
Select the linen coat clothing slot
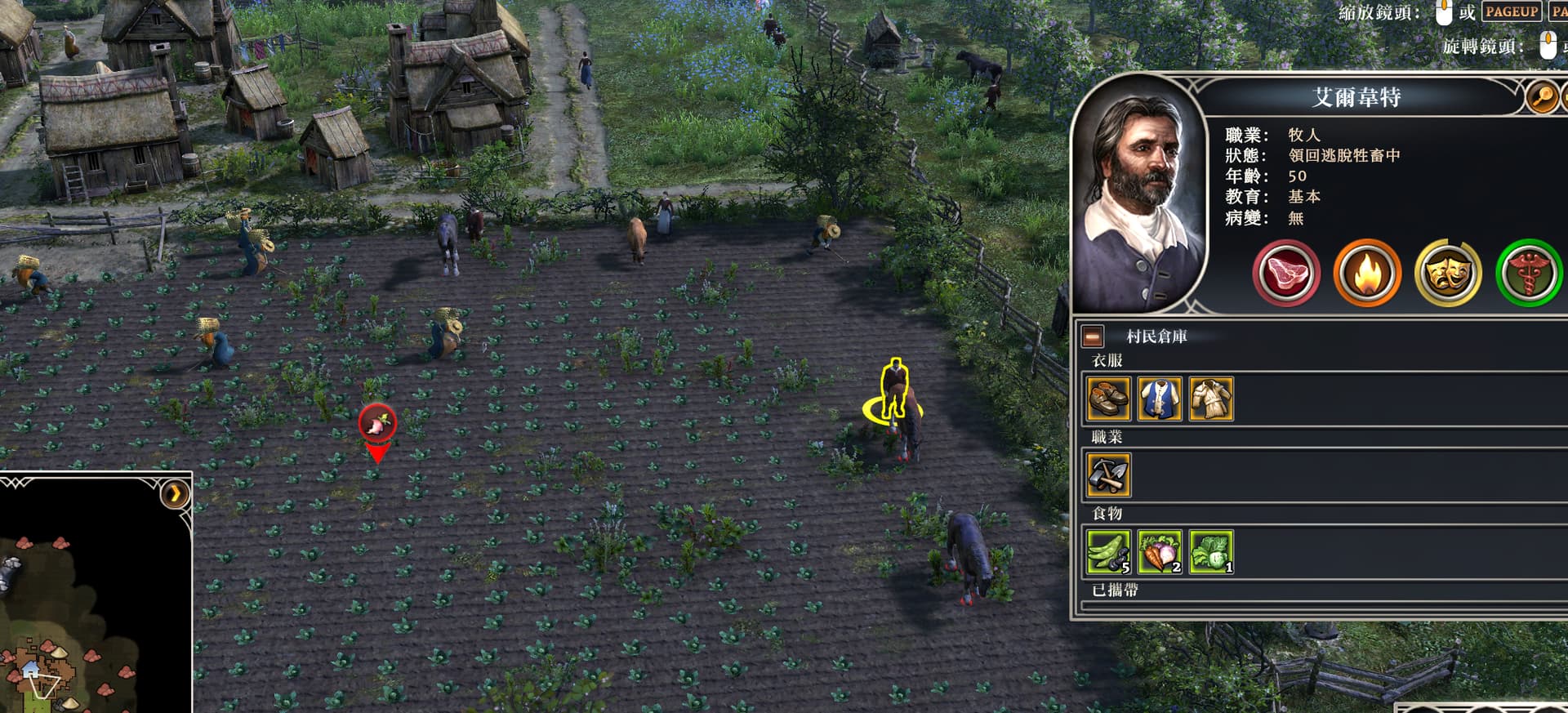tap(1211, 399)
